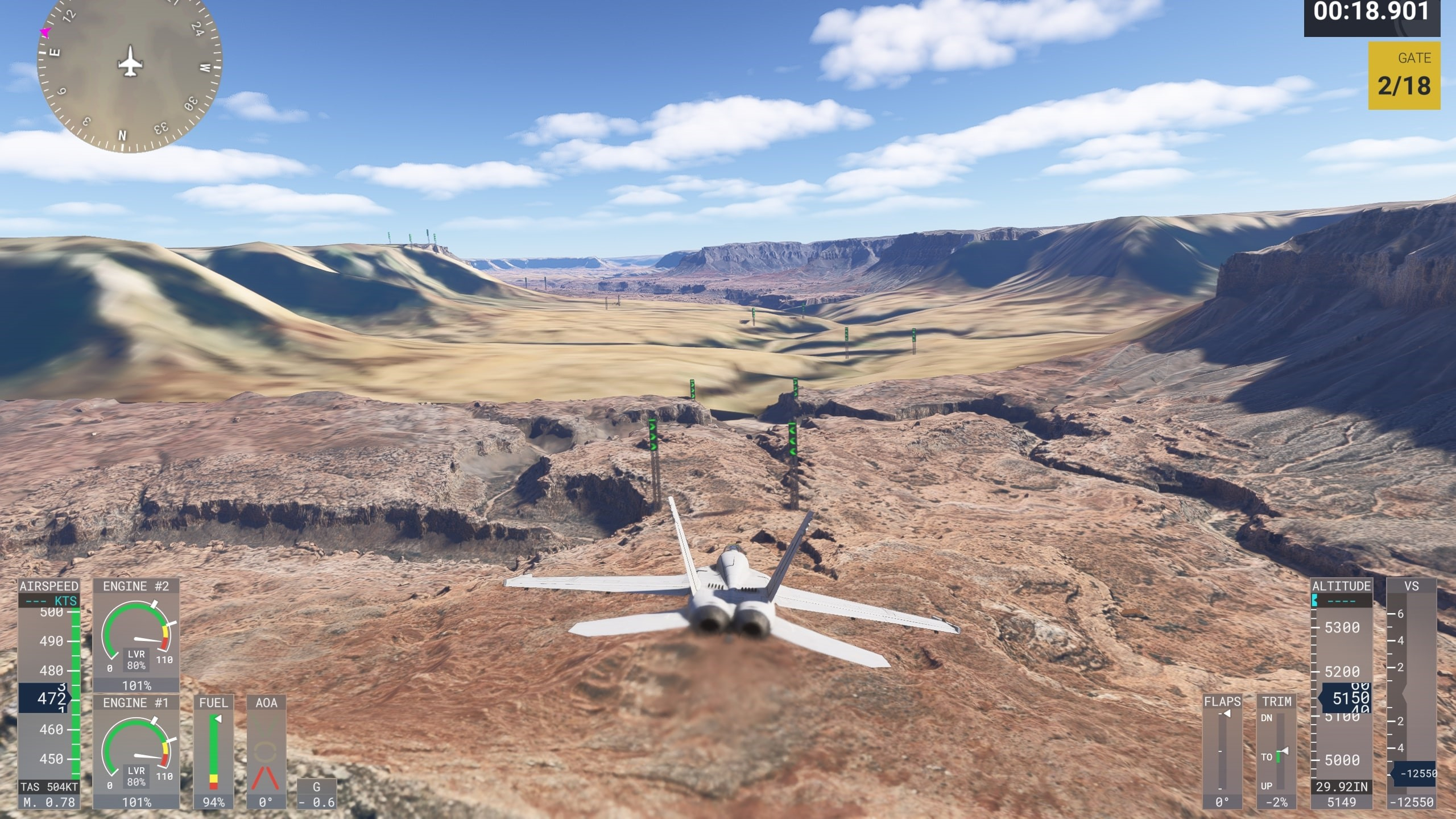Click the circular compass minimap

point(130,63)
